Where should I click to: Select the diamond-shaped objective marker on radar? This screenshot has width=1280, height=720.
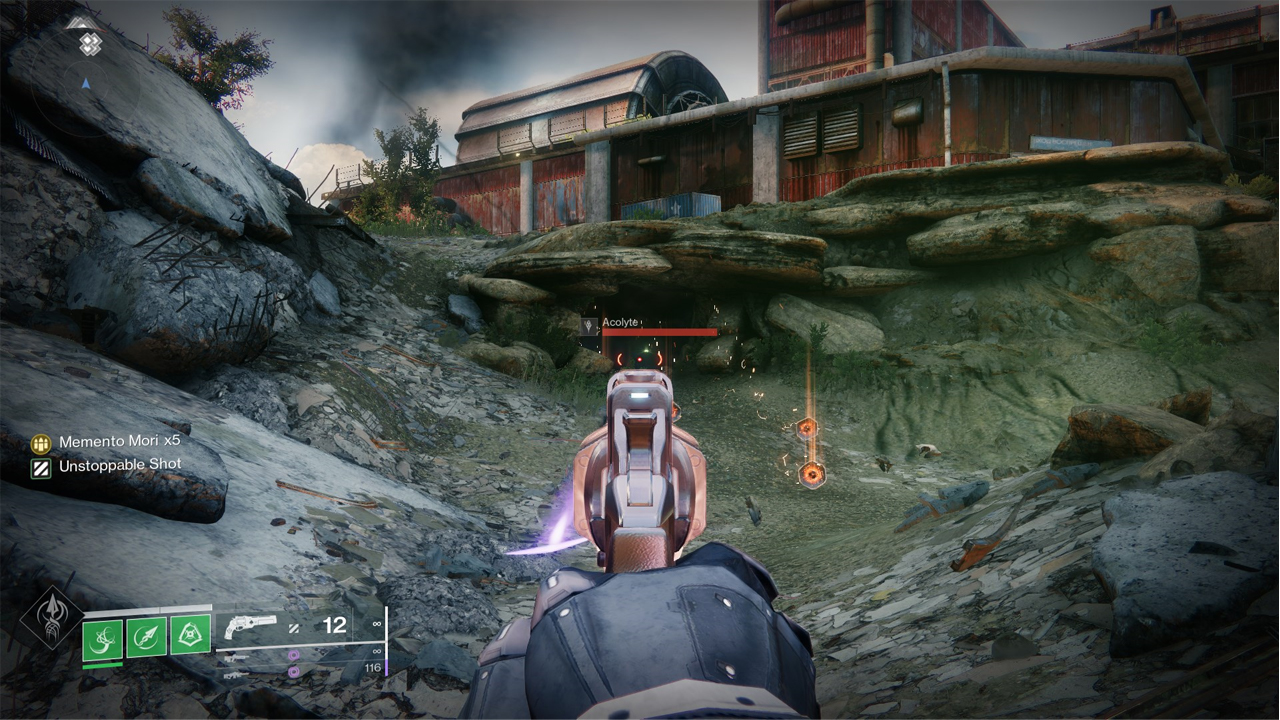click(90, 43)
